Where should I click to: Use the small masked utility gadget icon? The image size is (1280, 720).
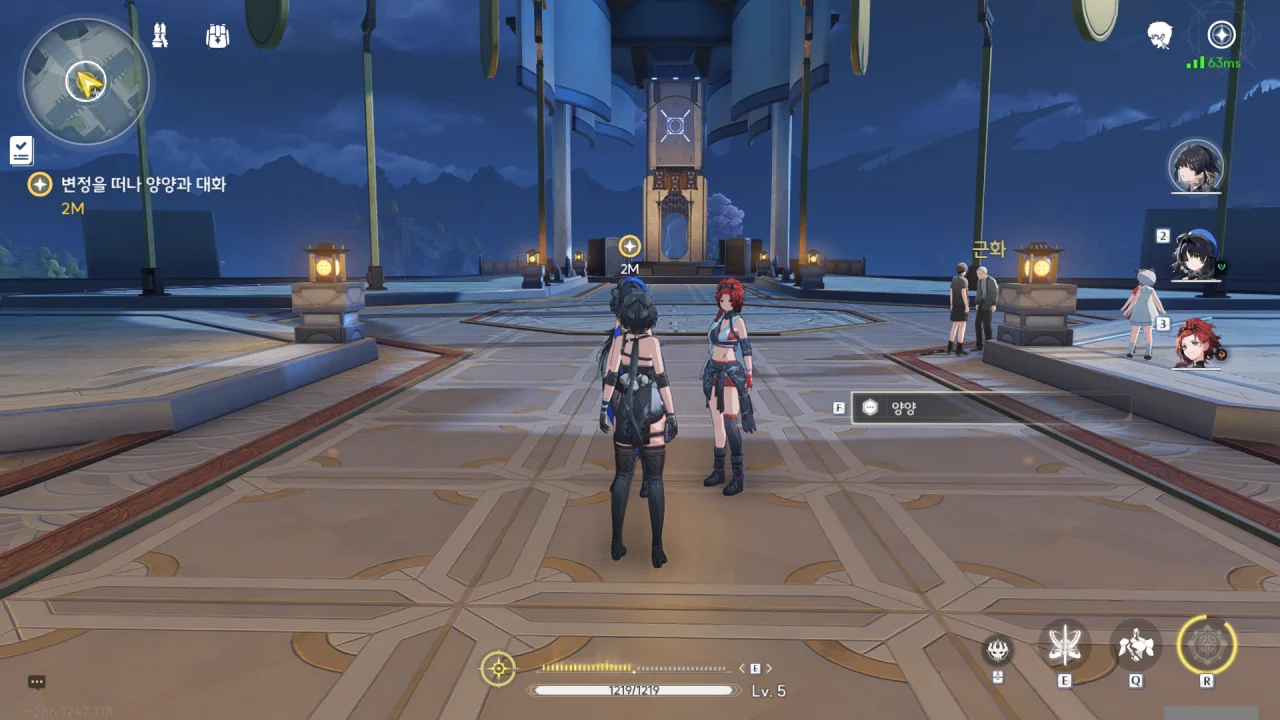click(x=997, y=651)
